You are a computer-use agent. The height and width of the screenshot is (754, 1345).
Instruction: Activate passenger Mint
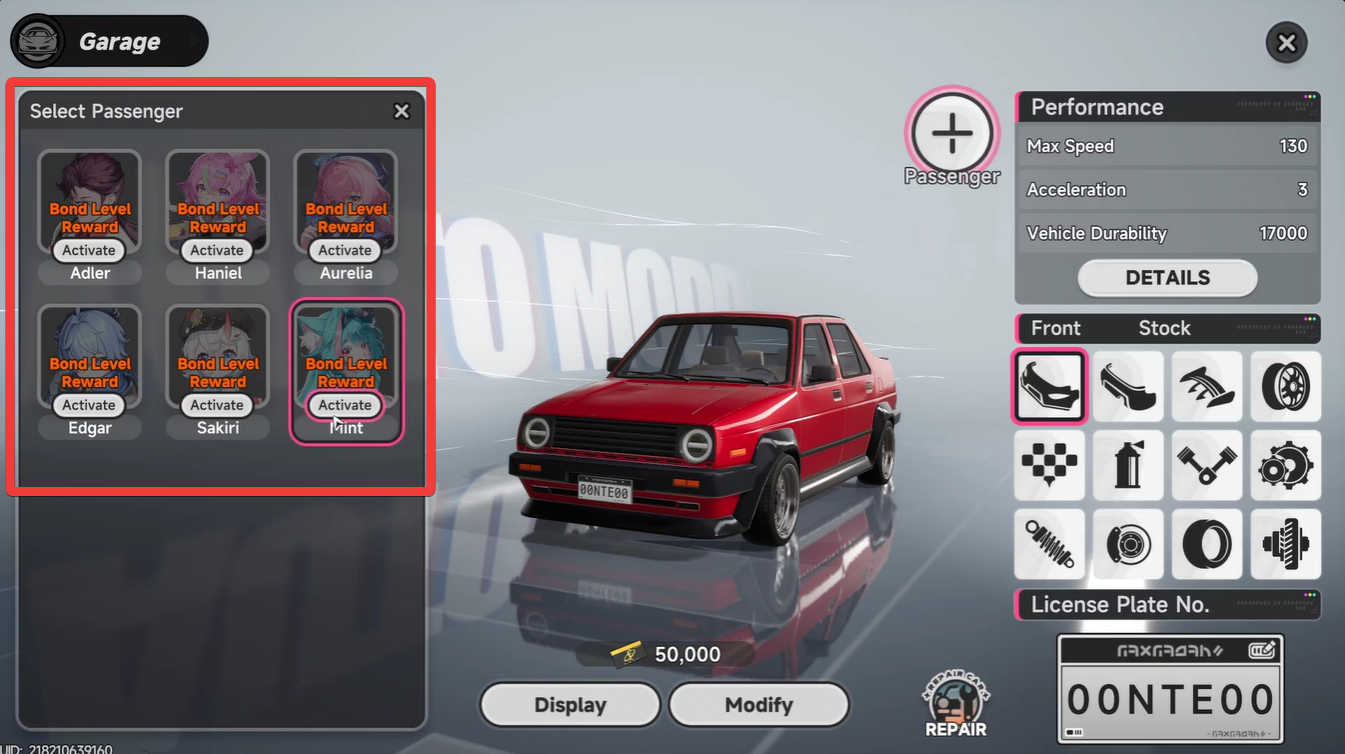345,405
